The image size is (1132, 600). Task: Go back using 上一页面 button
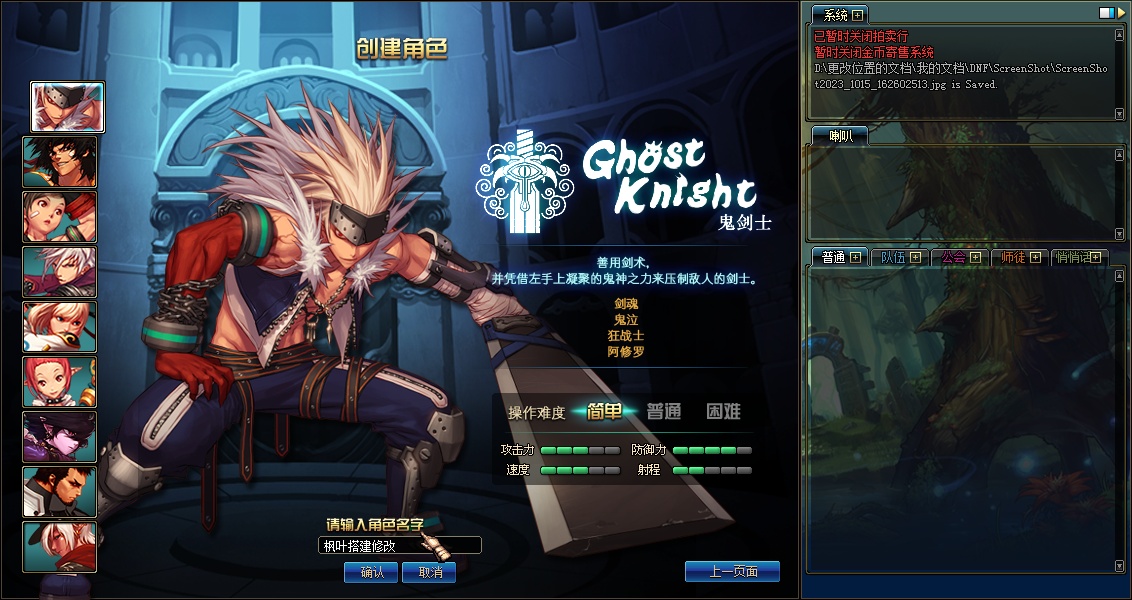[732, 571]
